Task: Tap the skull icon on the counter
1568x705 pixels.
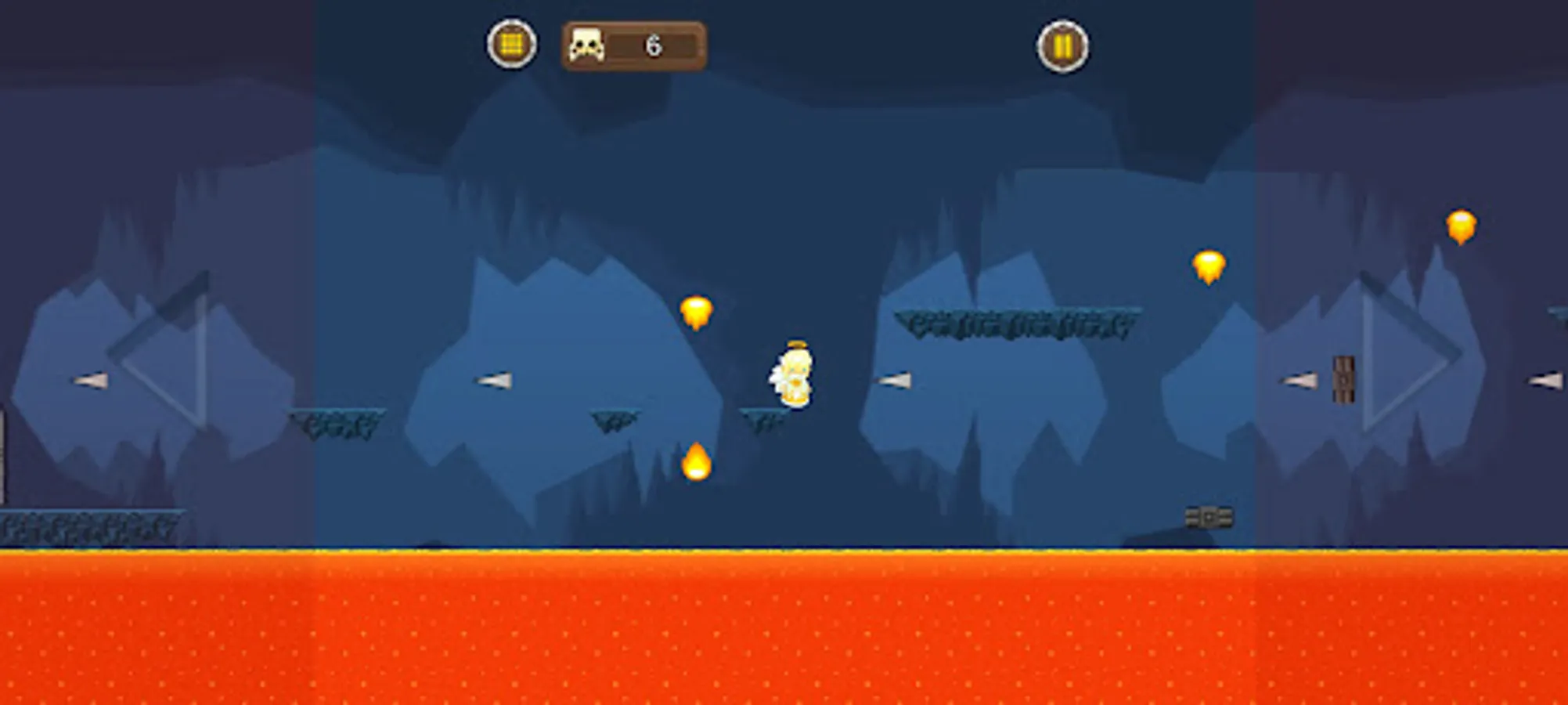Action: tap(589, 46)
